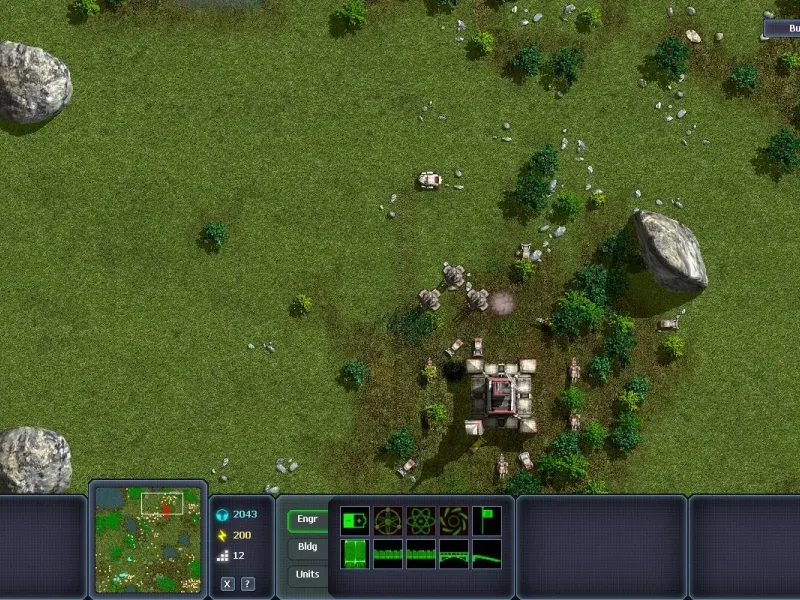Viewport: 800px width, 600px height.
Task: Choose the swirling vortex build icon
Action: (x=453, y=520)
